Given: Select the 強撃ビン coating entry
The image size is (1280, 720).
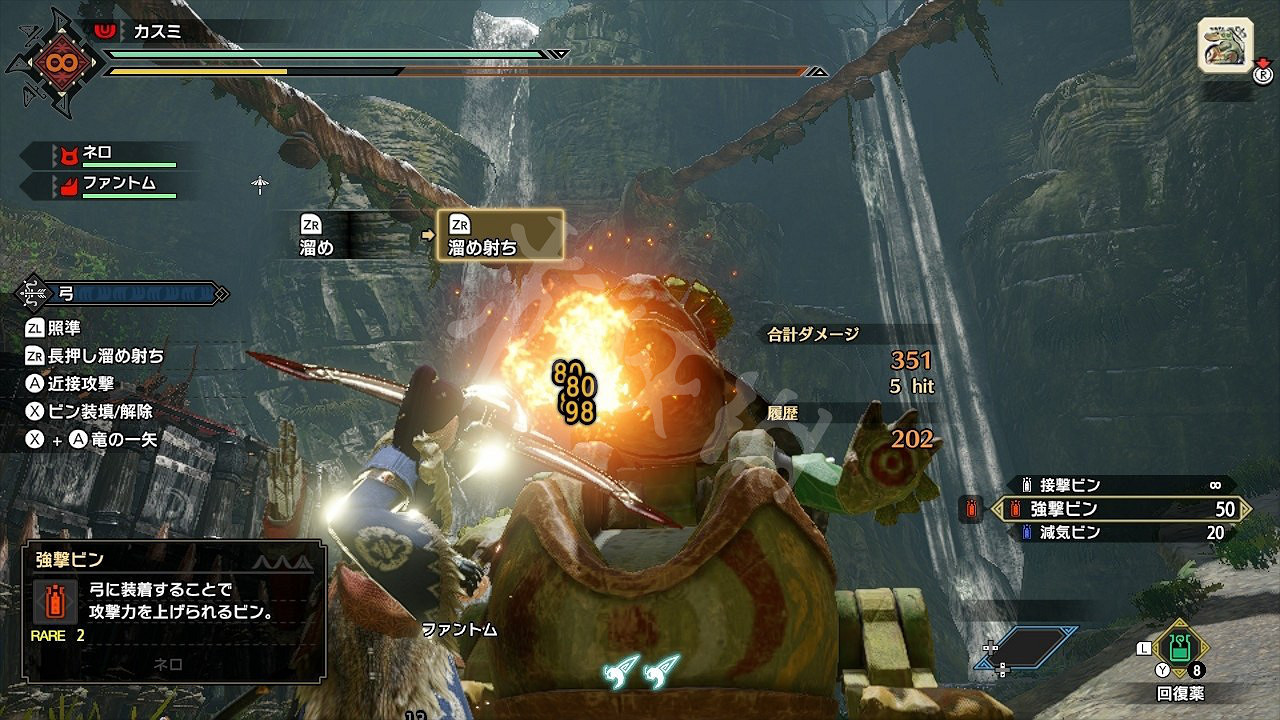Looking at the screenshot, I should [1120, 509].
